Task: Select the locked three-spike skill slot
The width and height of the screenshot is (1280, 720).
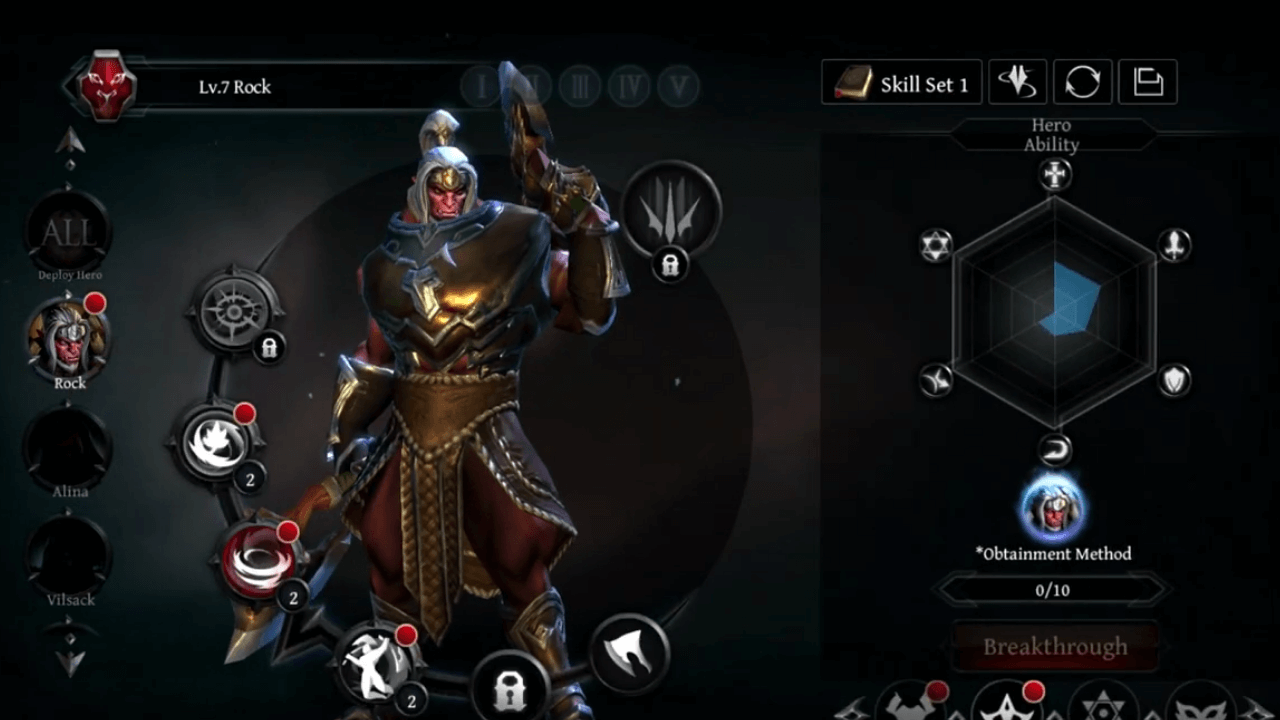Action: pyautogui.click(x=671, y=210)
